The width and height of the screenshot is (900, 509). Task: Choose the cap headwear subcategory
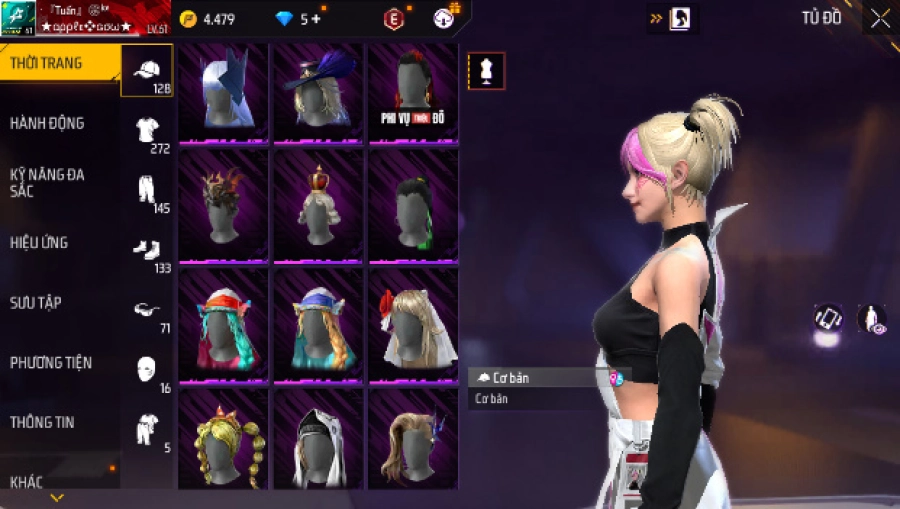[146, 70]
